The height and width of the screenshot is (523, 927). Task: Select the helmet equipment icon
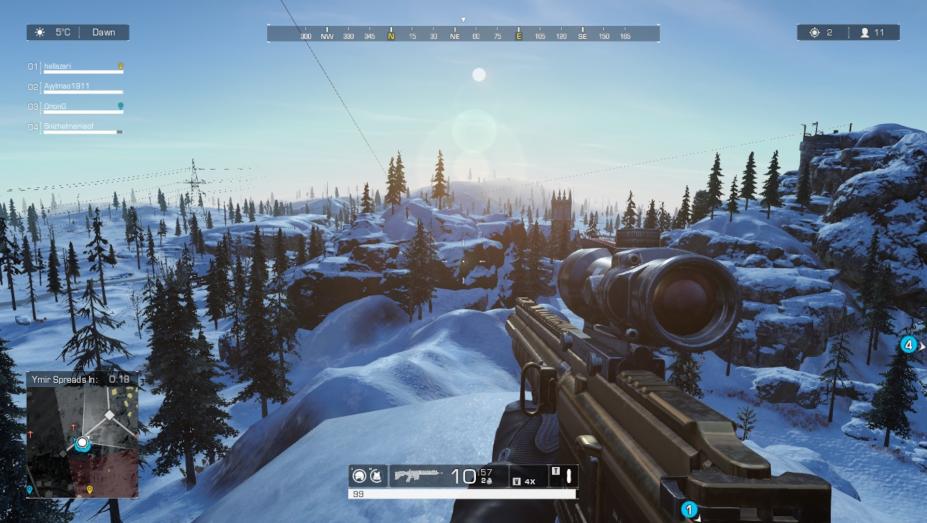[x=360, y=476]
